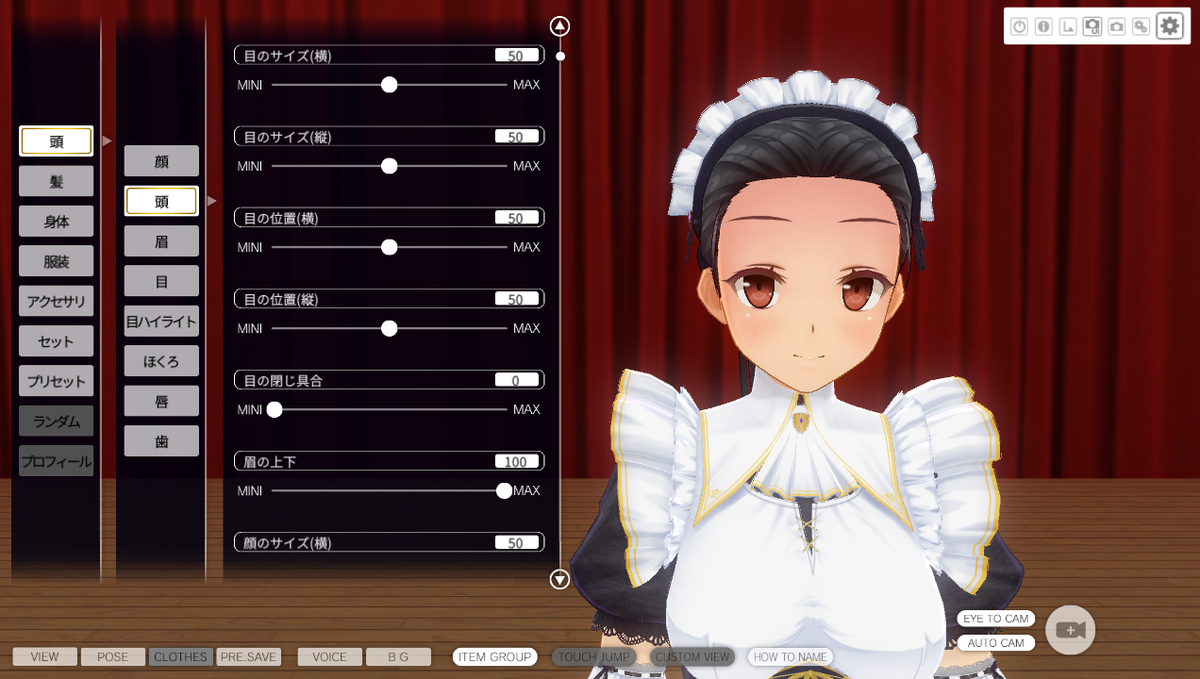Choose the ほくろ sub-category

click(x=161, y=361)
